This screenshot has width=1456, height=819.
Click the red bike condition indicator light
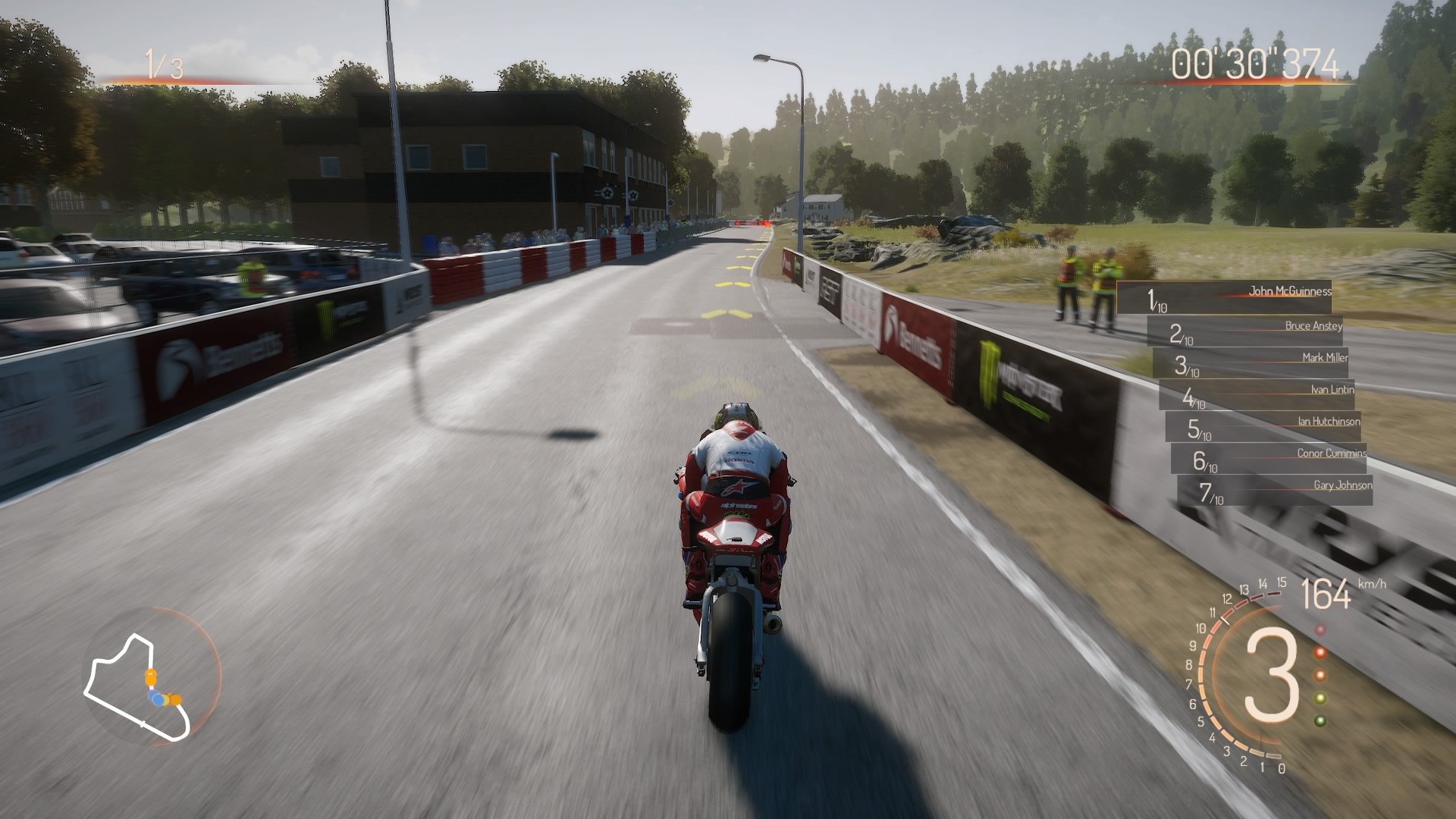tap(1319, 653)
